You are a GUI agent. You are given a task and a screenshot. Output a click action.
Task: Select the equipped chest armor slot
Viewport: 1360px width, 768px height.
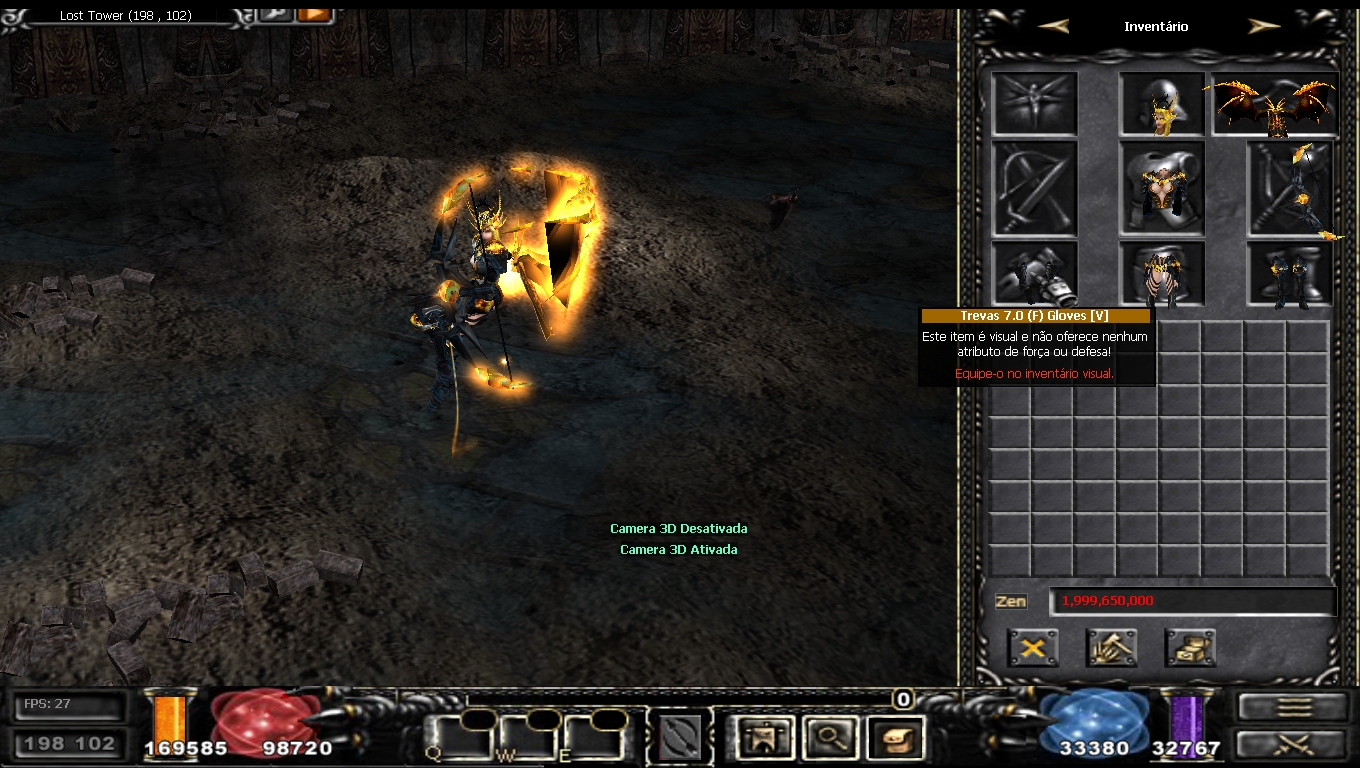click(x=1162, y=187)
